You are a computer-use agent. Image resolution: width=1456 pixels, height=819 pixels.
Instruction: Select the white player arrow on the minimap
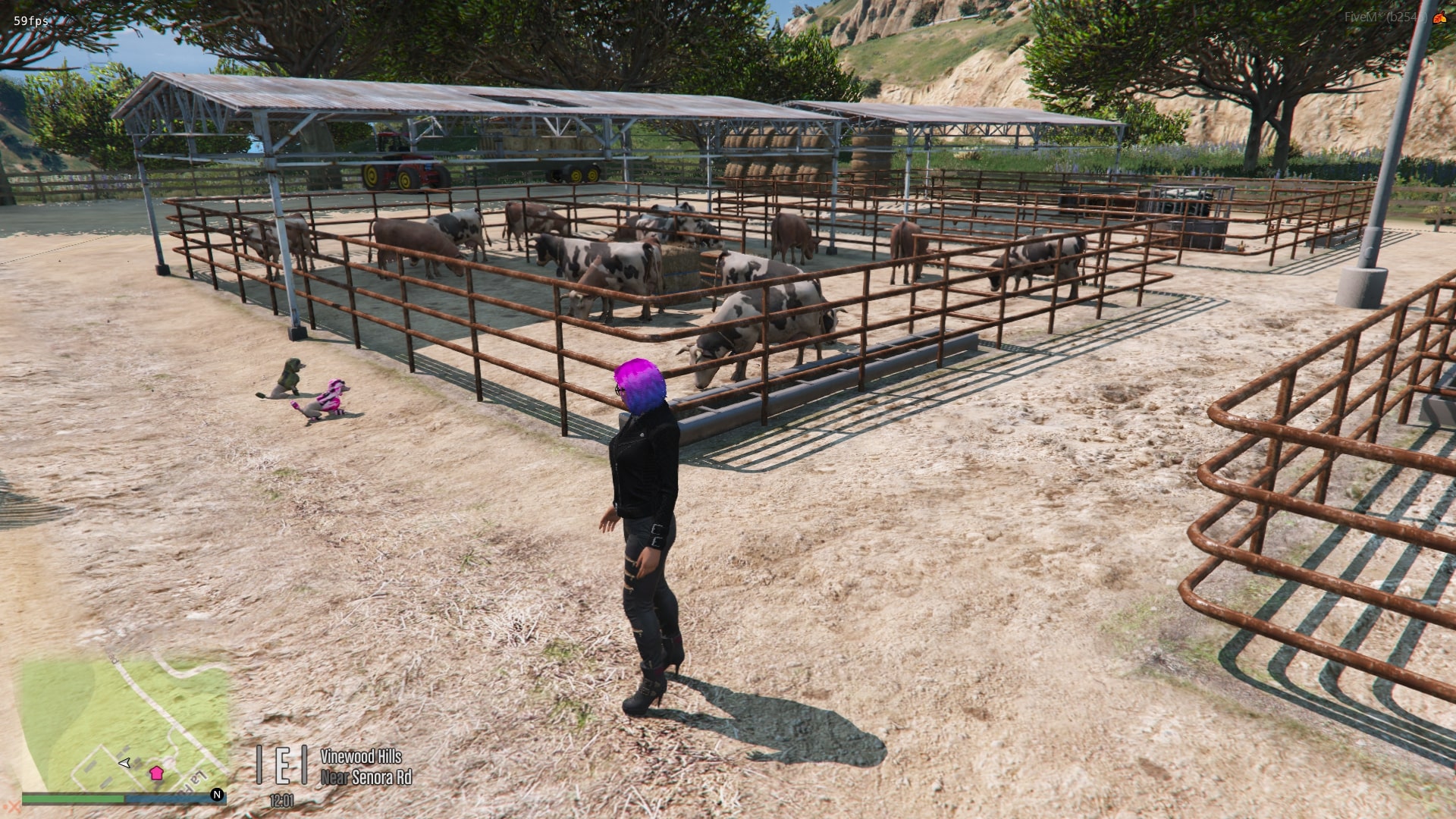[x=125, y=762]
